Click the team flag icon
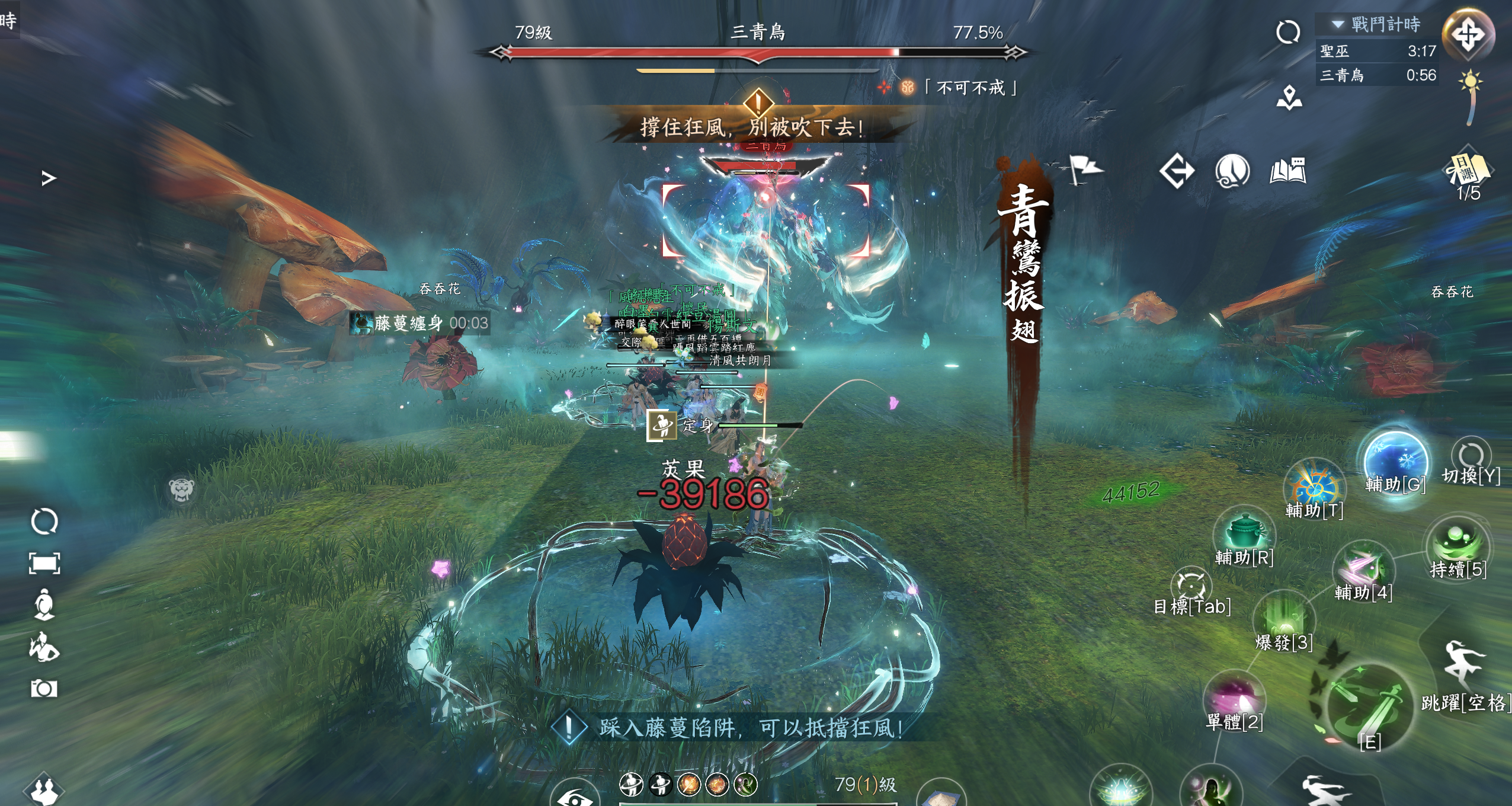1512x806 pixels. pos(1085,169)
